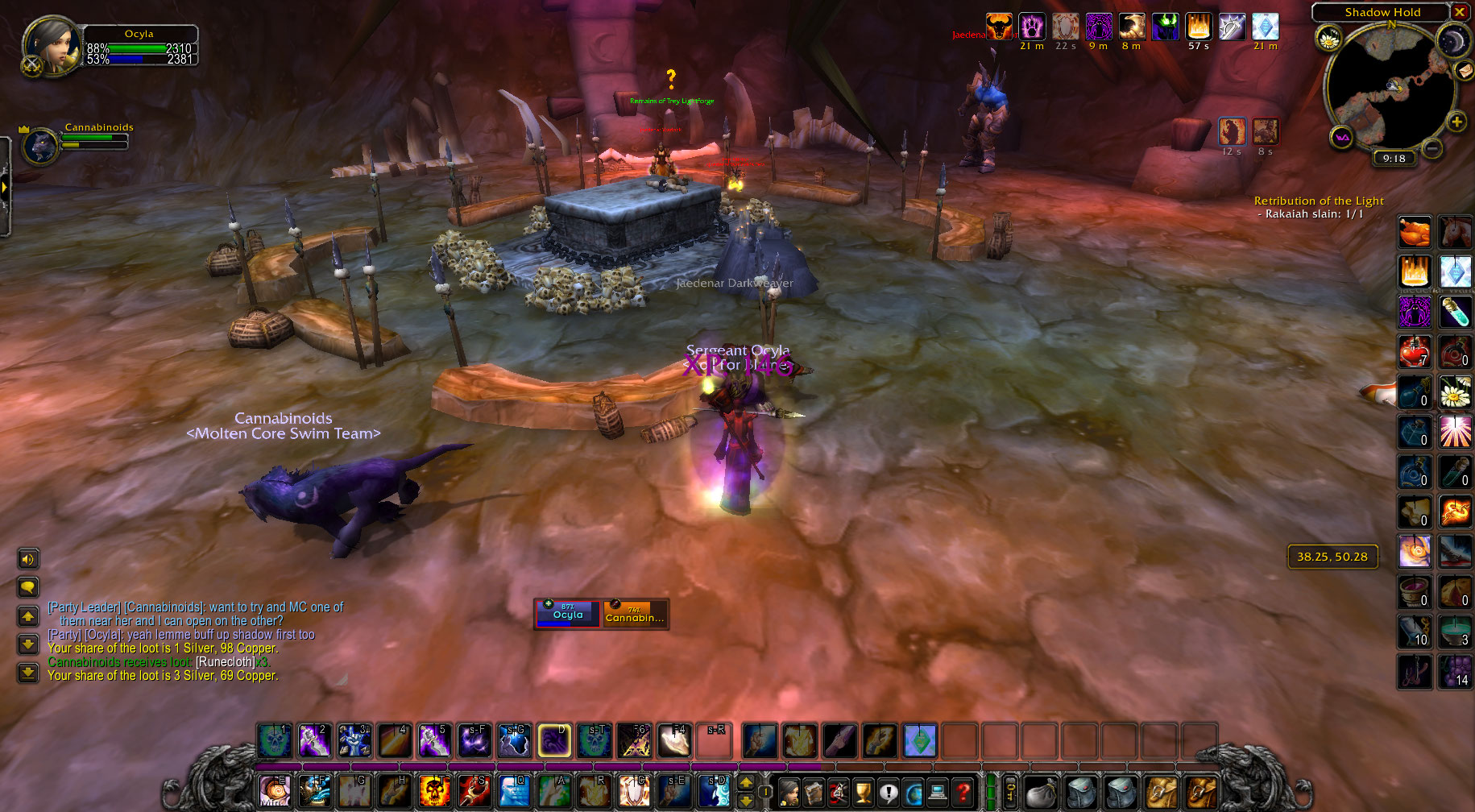The height and width of the screenshot is (812, 1475).
Task: Use the red heart potion with 7 charges
Action: (1415, 352)
